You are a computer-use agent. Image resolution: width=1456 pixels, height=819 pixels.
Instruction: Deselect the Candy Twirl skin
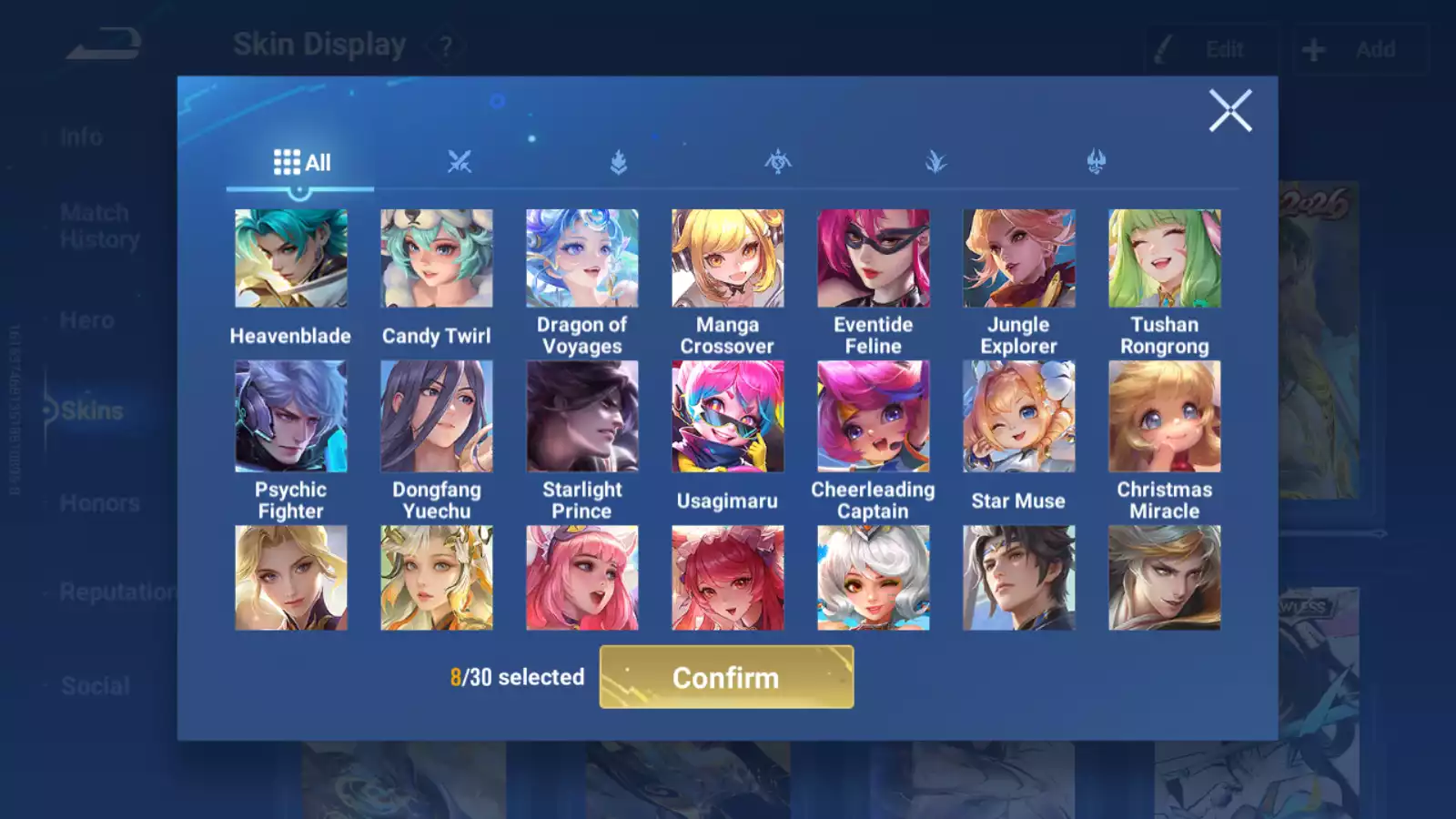click(x=436, y=258)
